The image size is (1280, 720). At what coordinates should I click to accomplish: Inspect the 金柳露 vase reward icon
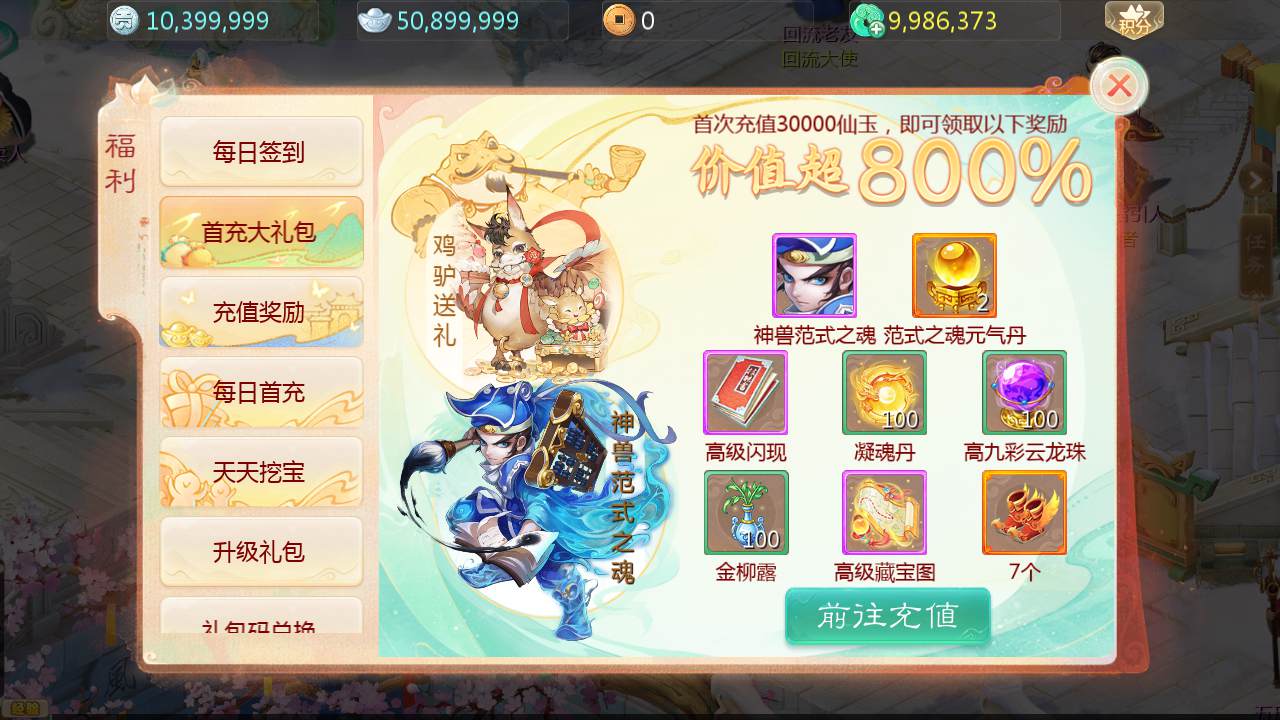pos(746,512)
